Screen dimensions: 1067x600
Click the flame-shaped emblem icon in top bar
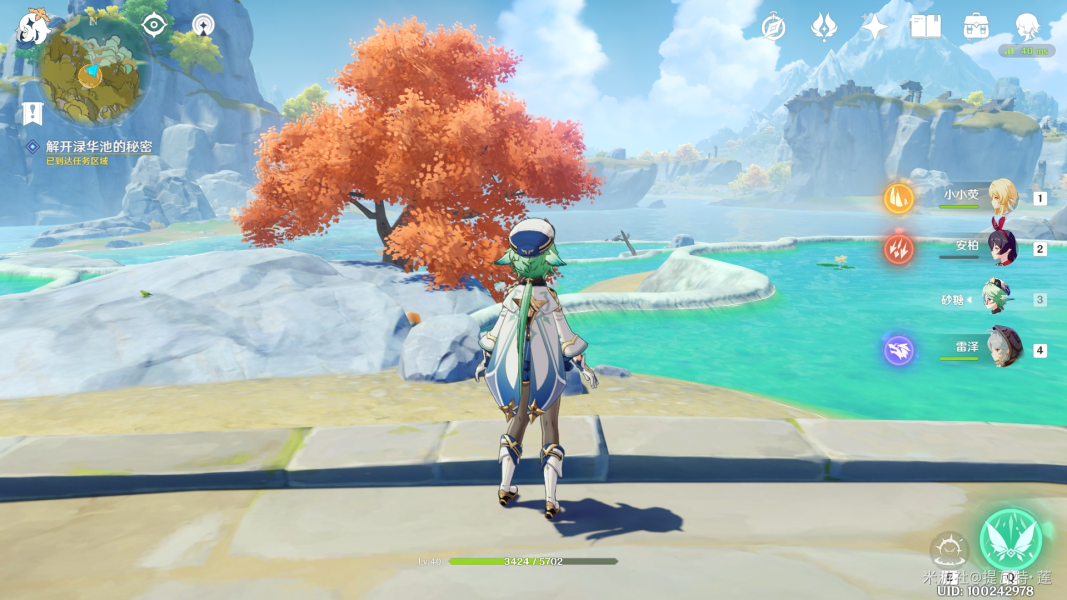tap(824, 27)
